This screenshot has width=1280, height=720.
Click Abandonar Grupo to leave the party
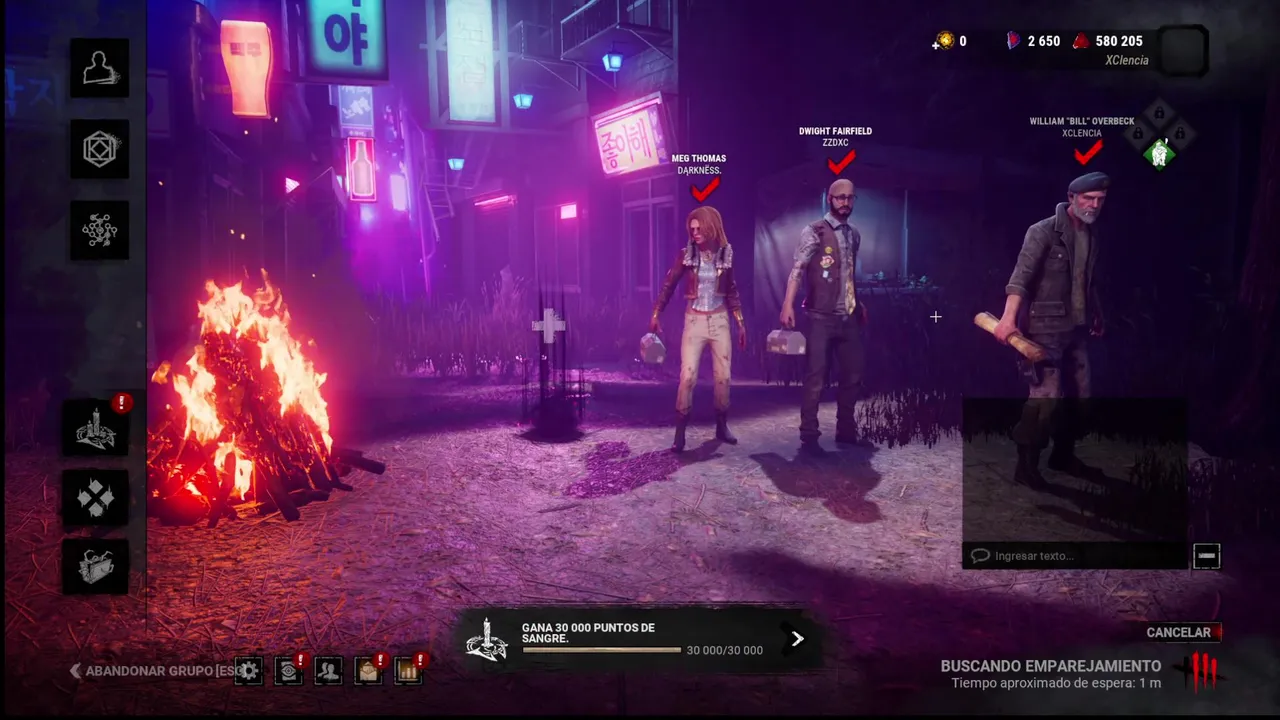click(x=148, y=671)
